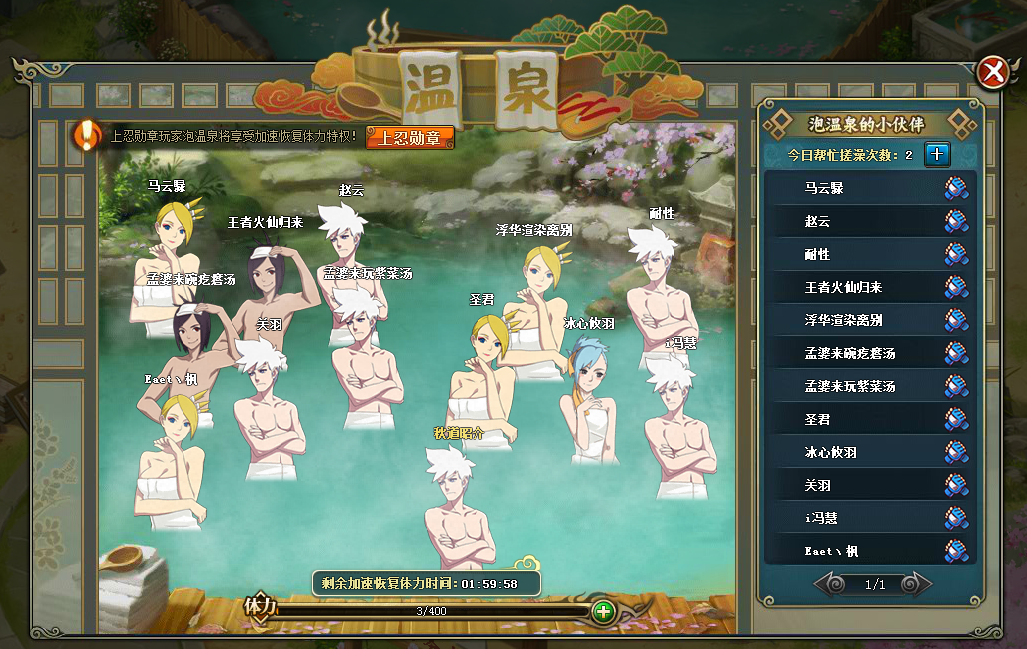Viewport: 1027px width, 649px height.
Task: Select 冰心攸羽 from the list
Action: click(x=830, y=452)
